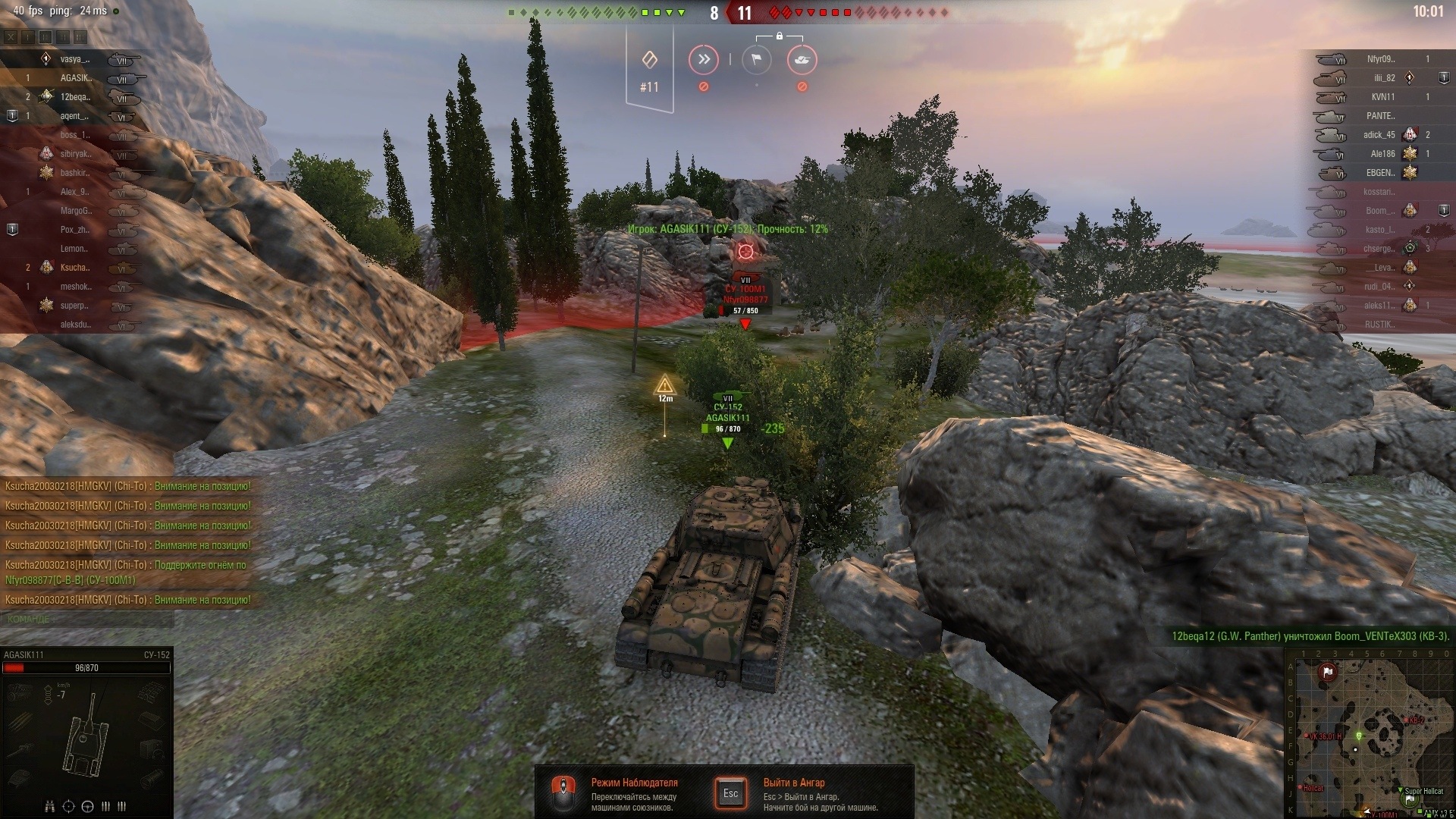Click the destroyed tank objective icon
Image resolution: width=1456 pixels, height=819 pixels.
802,60
